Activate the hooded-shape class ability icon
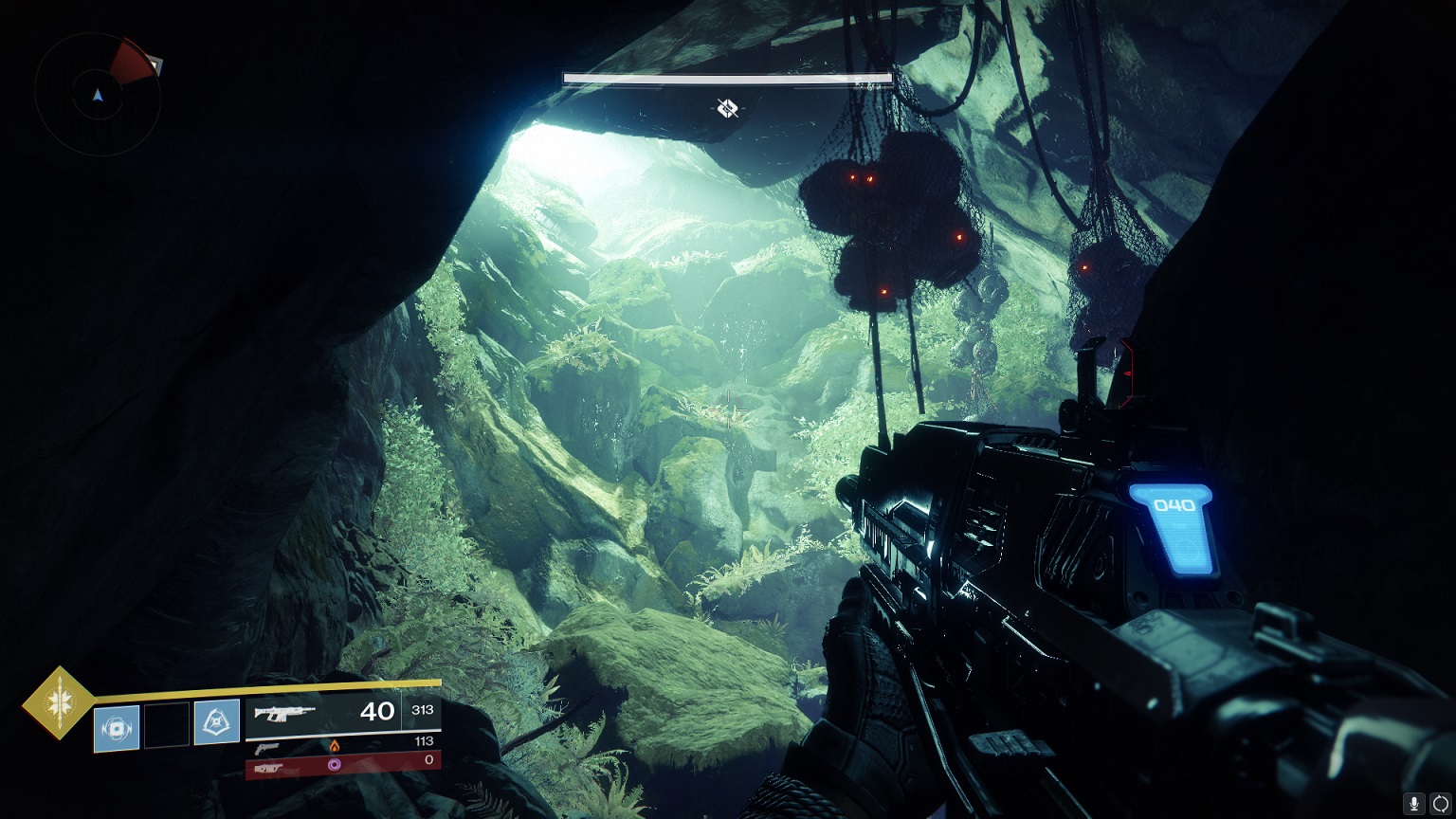Viewport: 1456px width, 819px height. 217,721
